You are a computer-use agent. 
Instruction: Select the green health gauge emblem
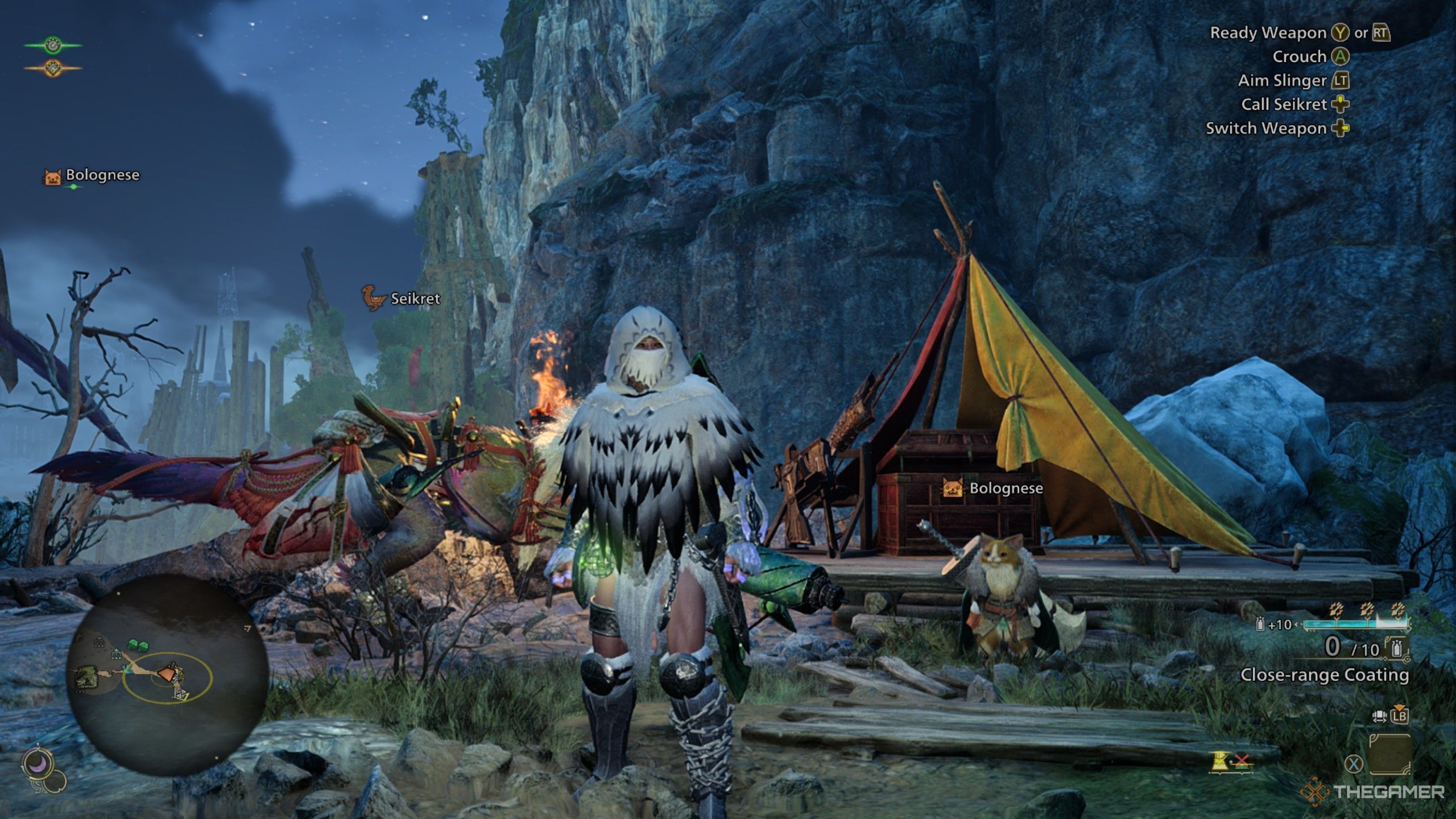click(x=53, y=44)
